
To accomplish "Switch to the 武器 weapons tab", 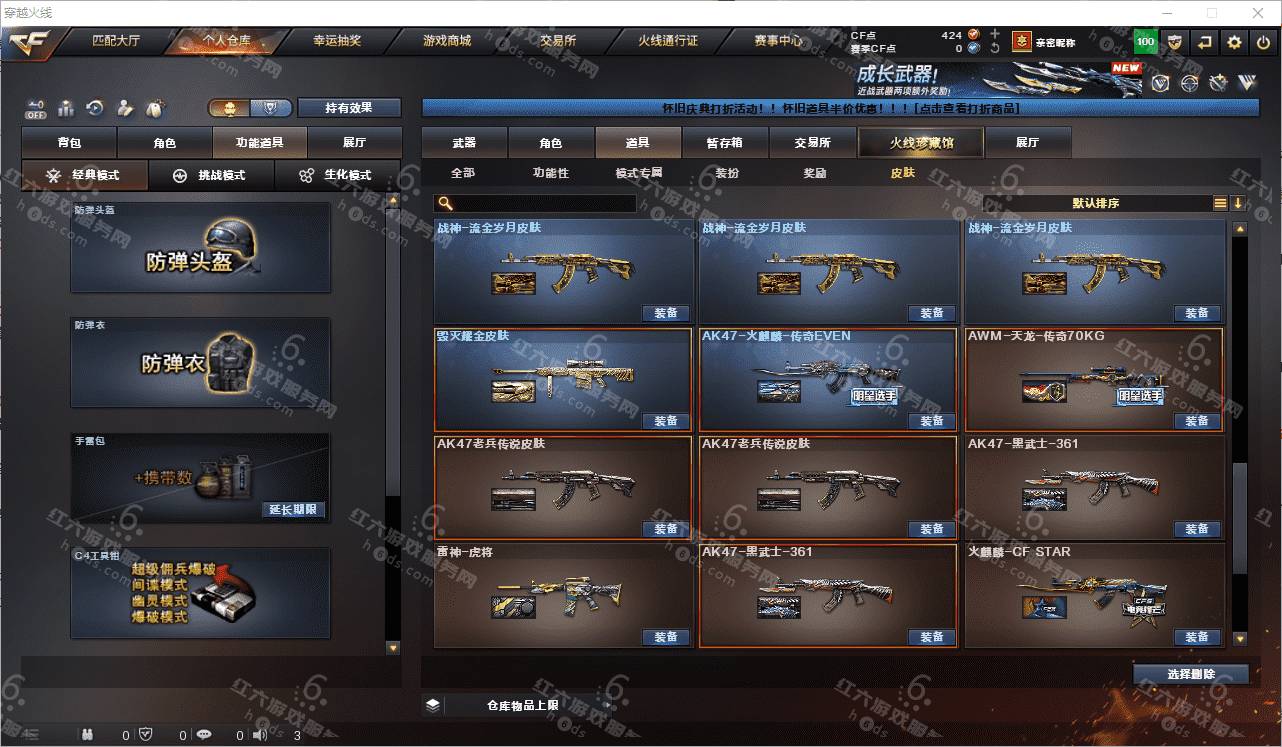I will point(464,143).
